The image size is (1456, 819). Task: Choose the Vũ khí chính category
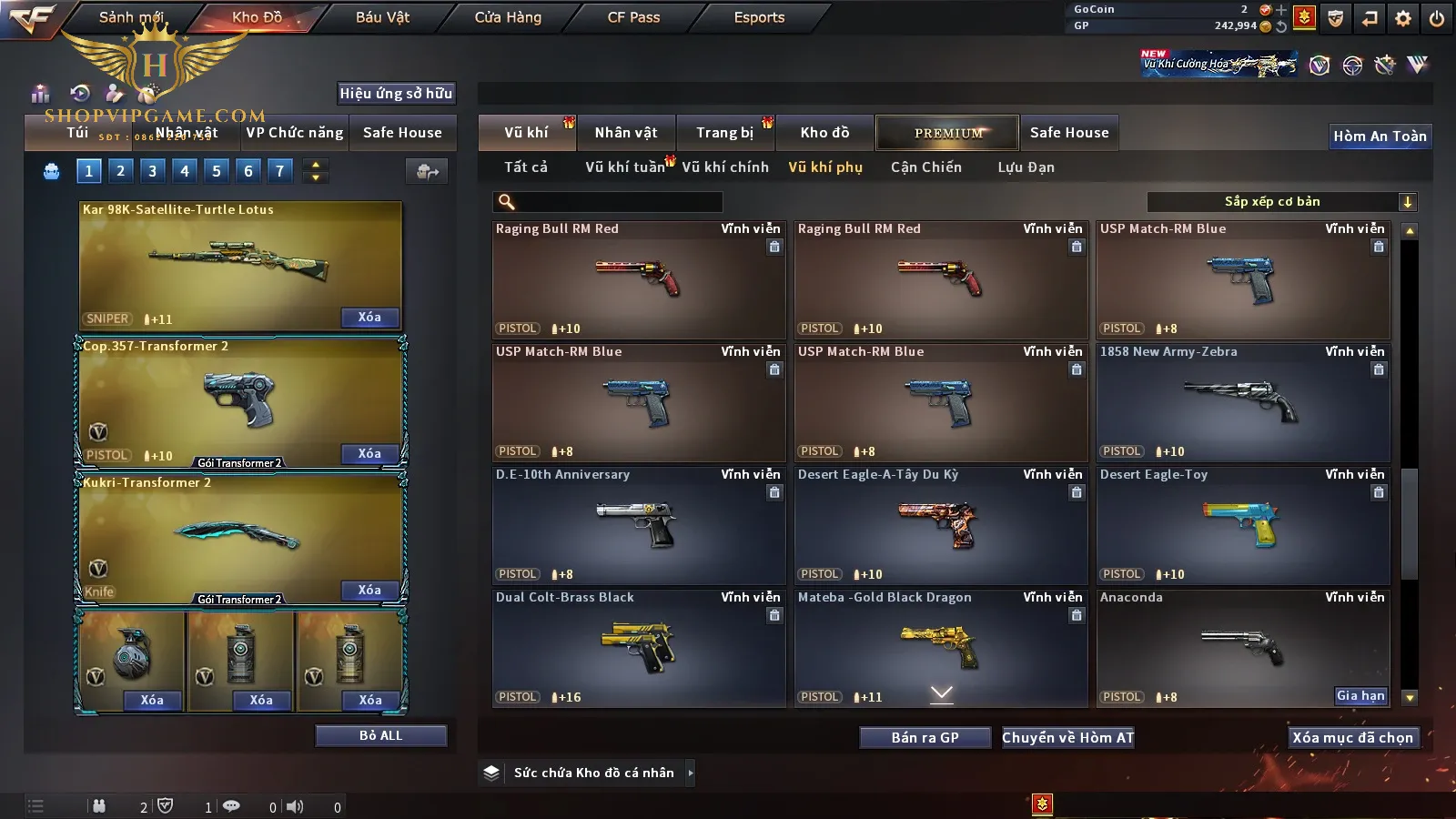coord(725,167)
